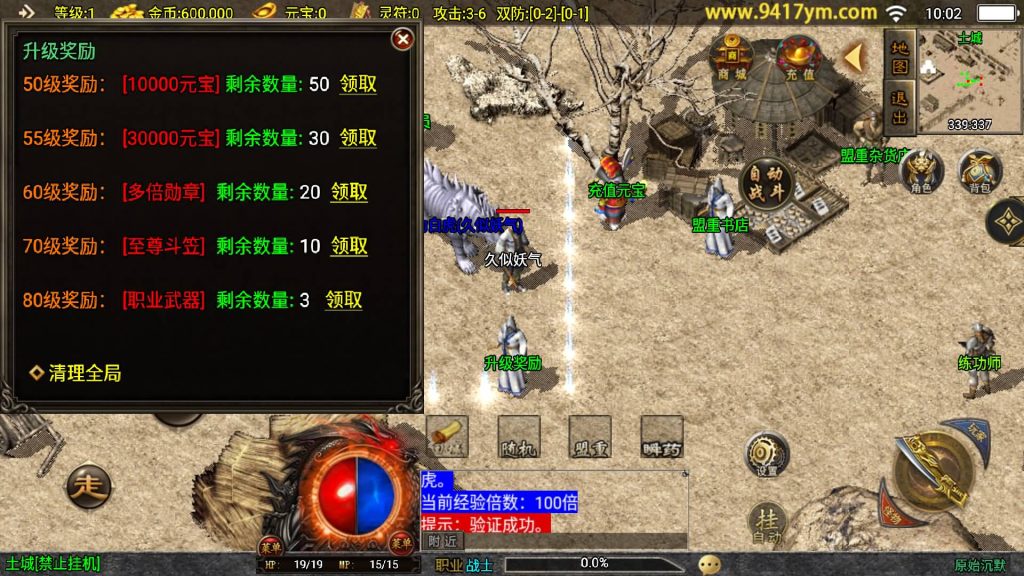This screenshot has width=1024, height=576.
Task: Open the 角色 character sheet
Action: point(921,171)
